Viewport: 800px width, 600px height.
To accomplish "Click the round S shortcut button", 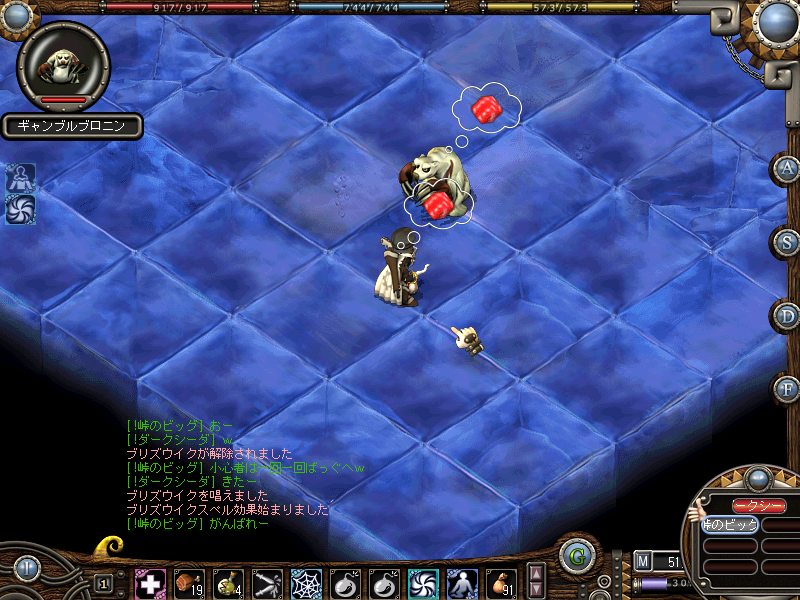I will point(787,241).
